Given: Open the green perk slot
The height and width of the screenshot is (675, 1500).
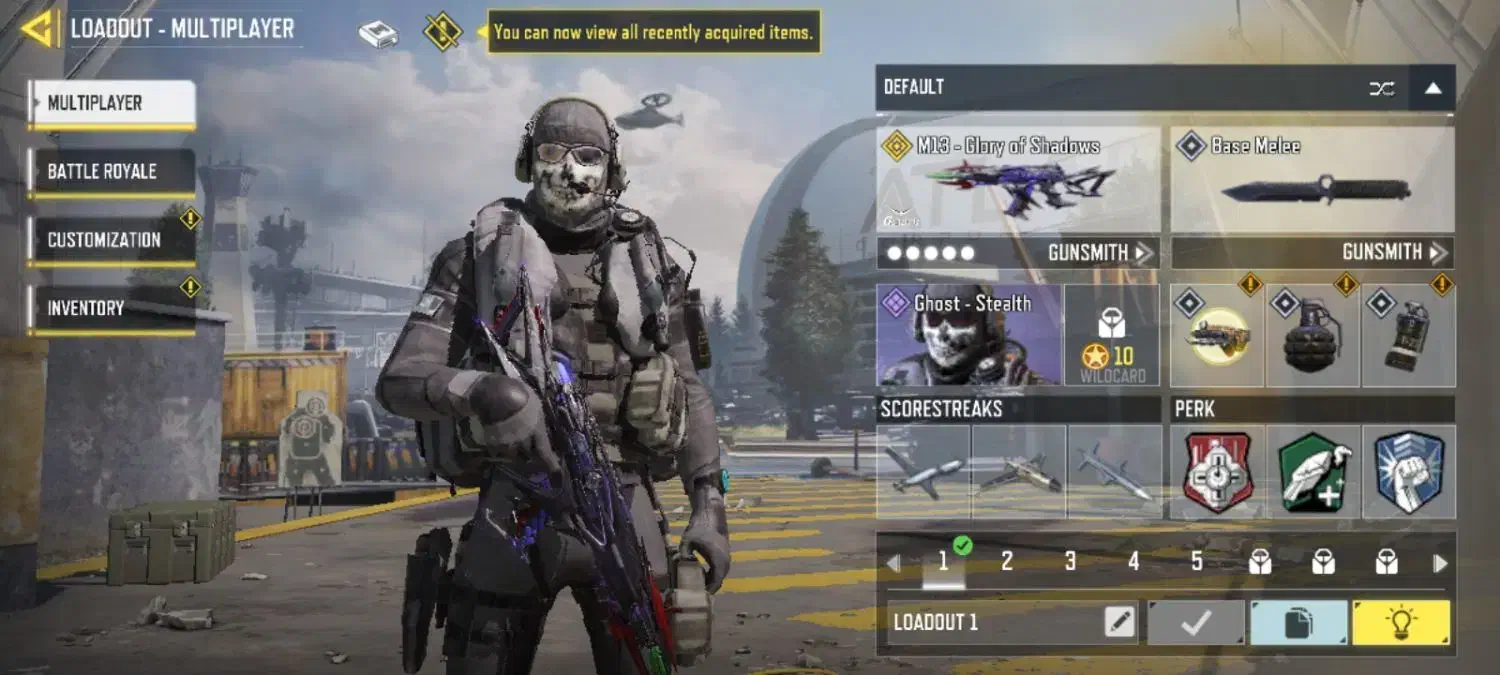Looking at the screenshot, I should pyautogui.click(x=1312, y=472).
